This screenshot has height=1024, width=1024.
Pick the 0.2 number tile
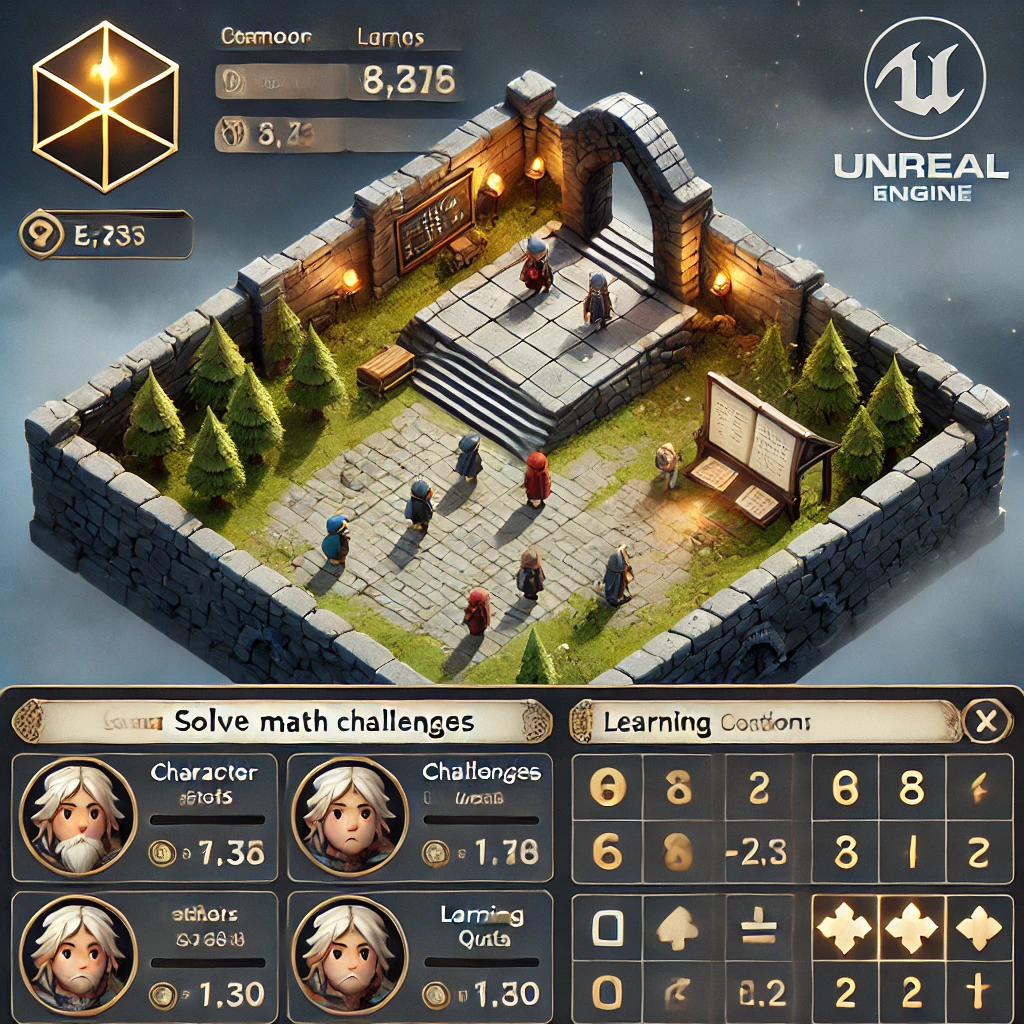click(x=760, y=992)
